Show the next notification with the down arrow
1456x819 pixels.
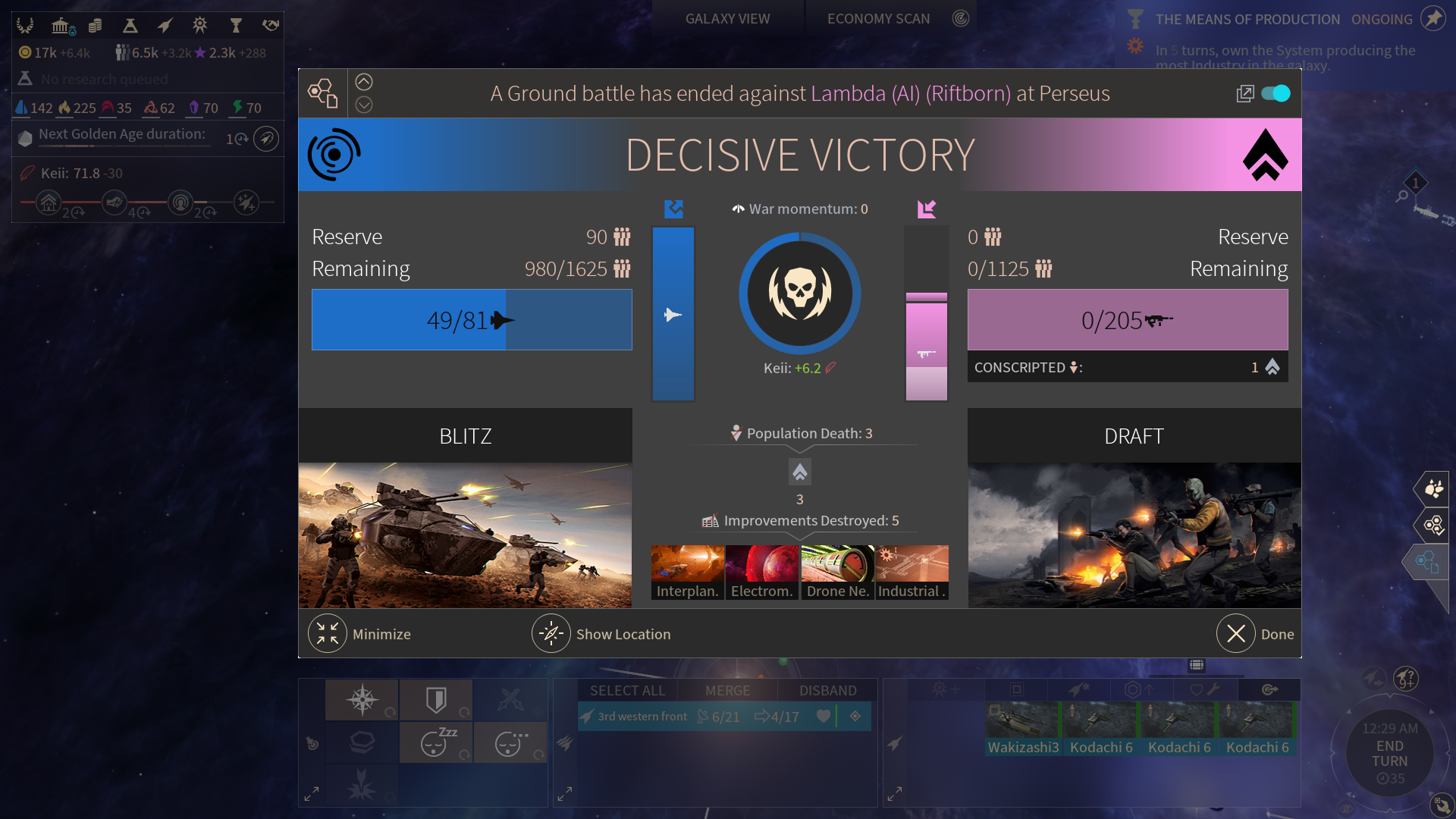pos(364,105)
